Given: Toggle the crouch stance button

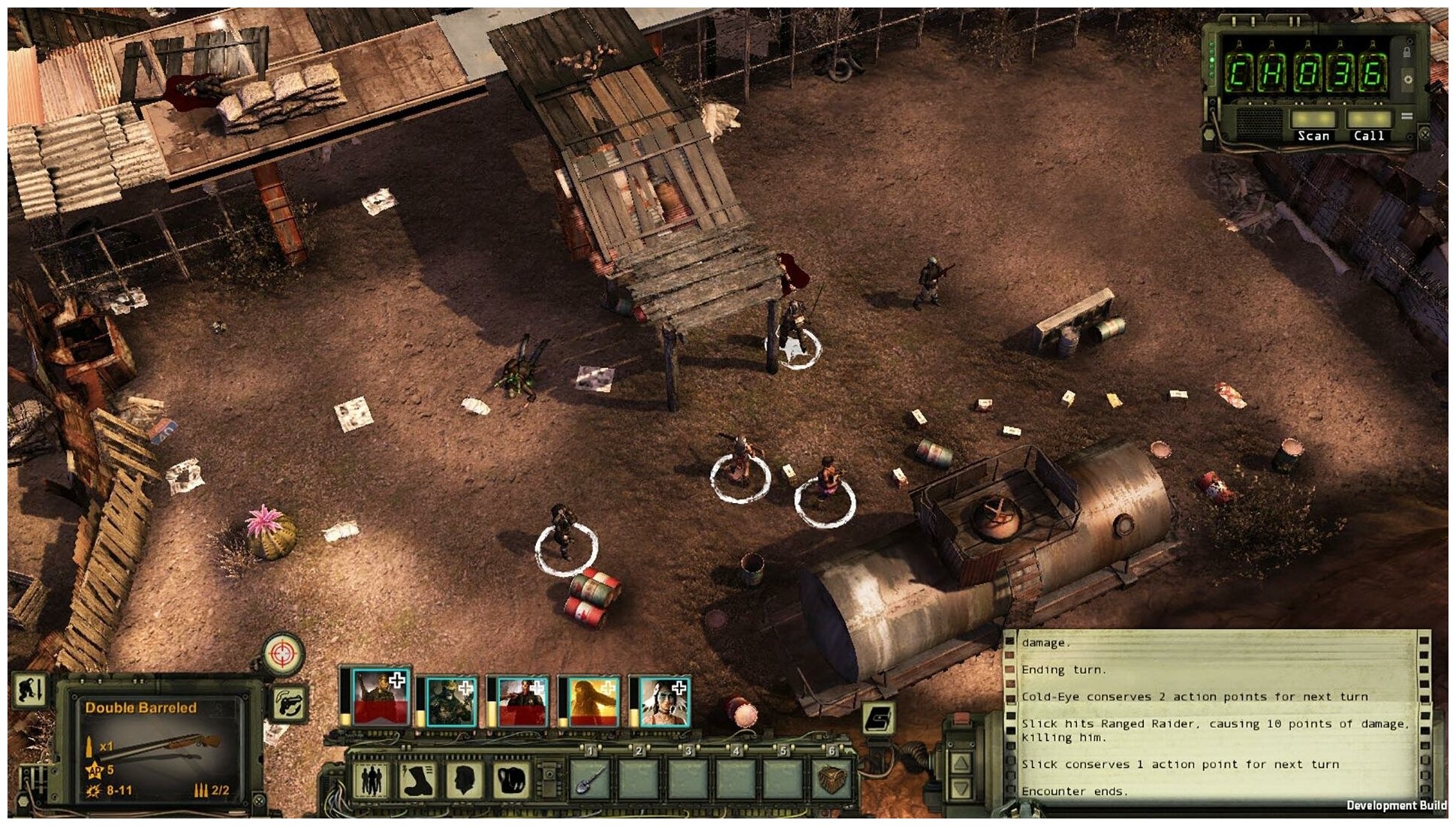Looking at the screenshot, I should click(x=31, y=690).
